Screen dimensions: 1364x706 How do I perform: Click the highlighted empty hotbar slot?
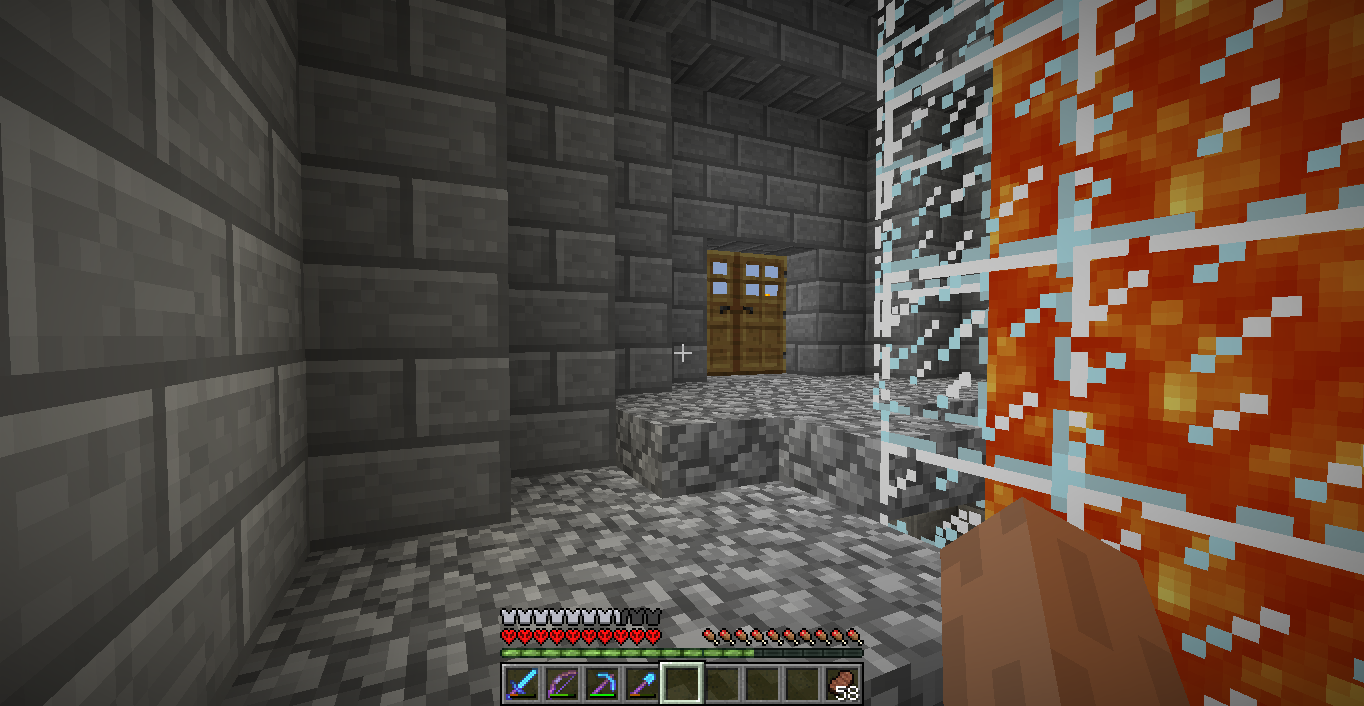pyautogui.click(x=682, y=684)
